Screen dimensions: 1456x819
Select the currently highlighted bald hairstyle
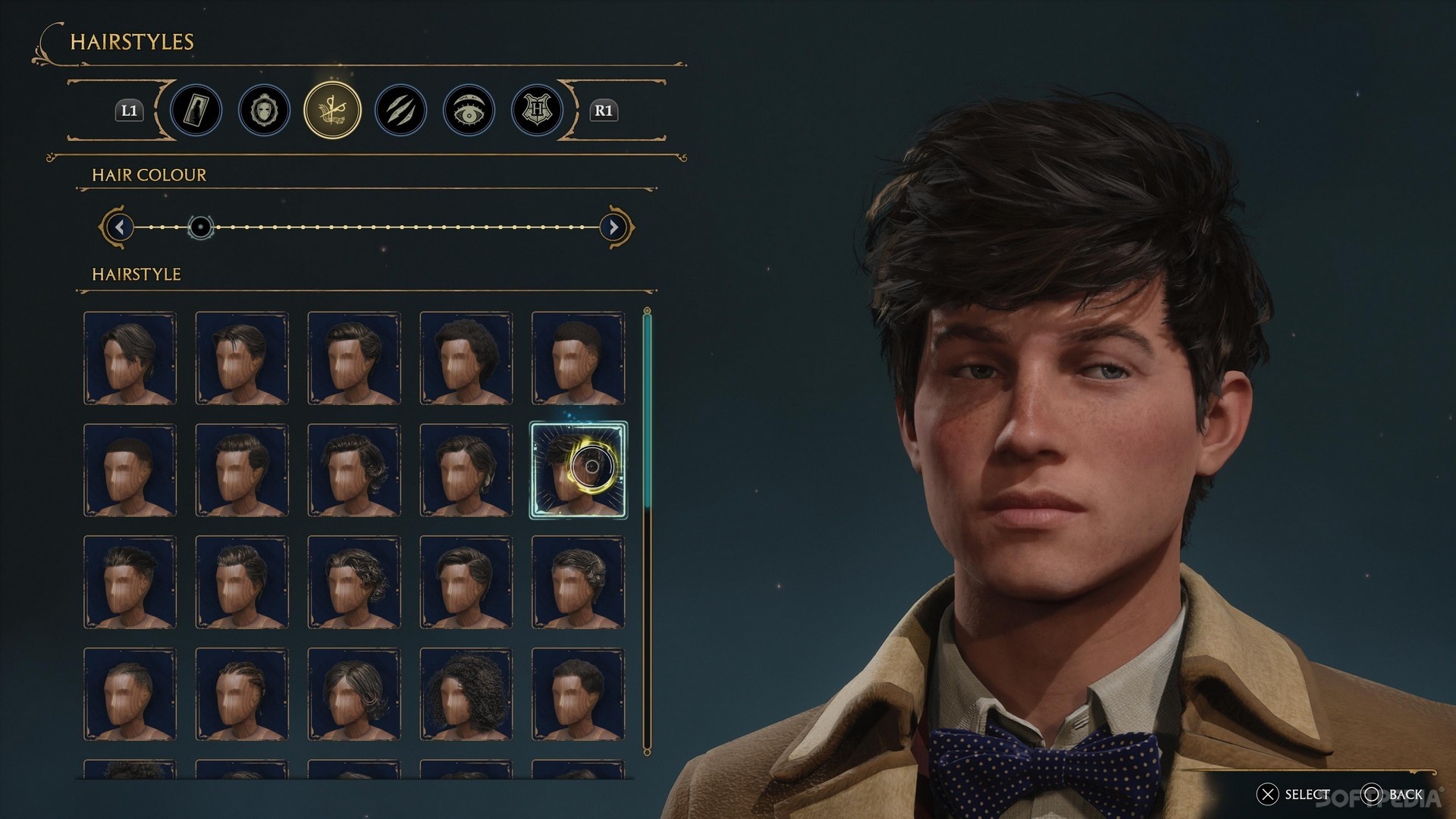579,468
